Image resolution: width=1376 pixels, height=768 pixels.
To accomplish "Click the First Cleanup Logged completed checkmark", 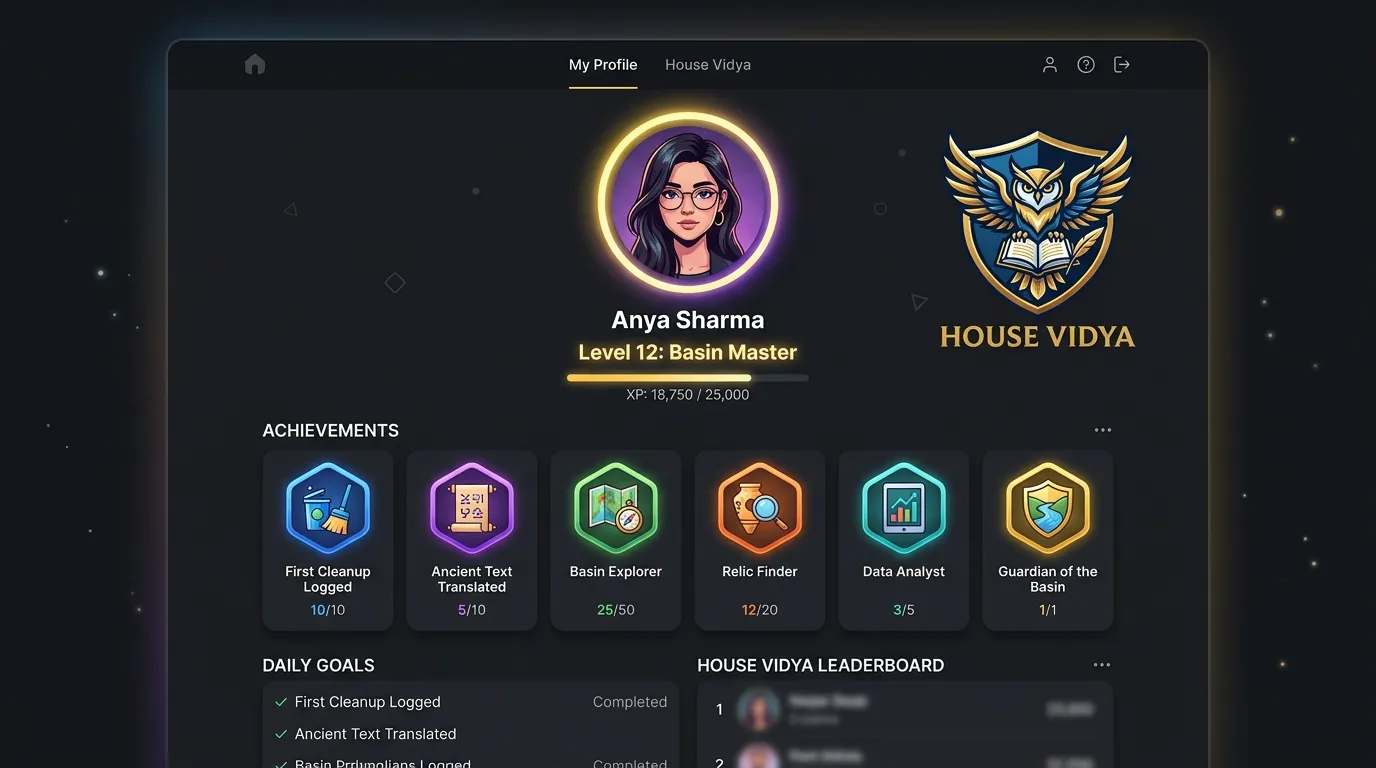I will pos(280,702).
